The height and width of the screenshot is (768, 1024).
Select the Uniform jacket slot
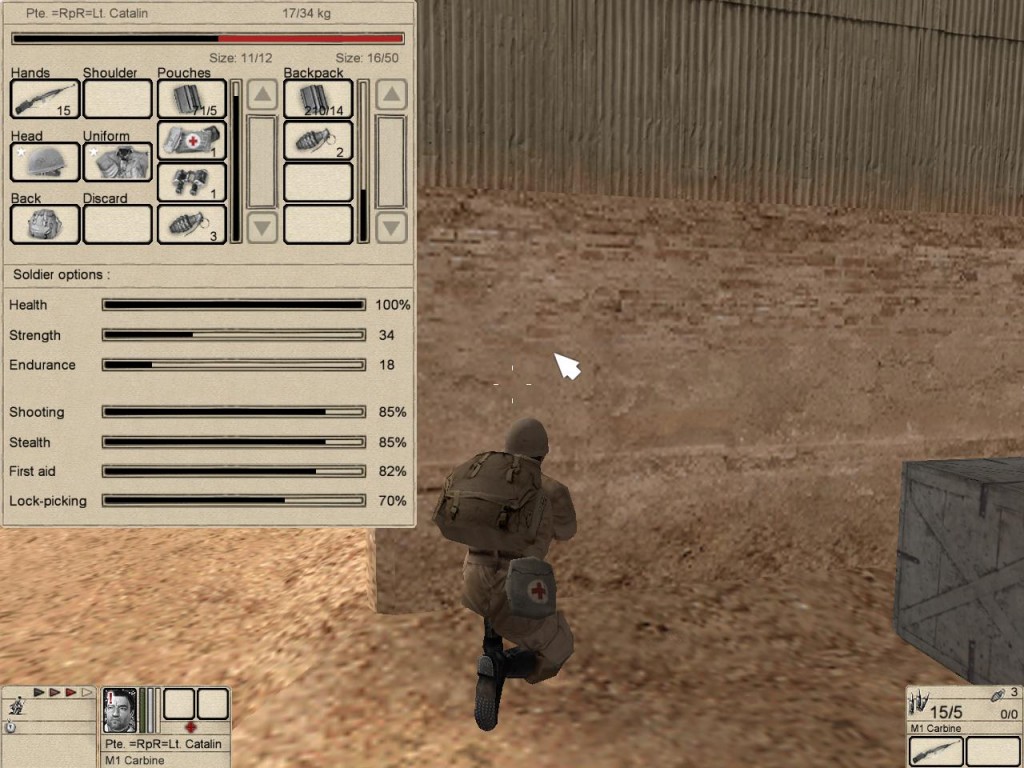point(117,162)
